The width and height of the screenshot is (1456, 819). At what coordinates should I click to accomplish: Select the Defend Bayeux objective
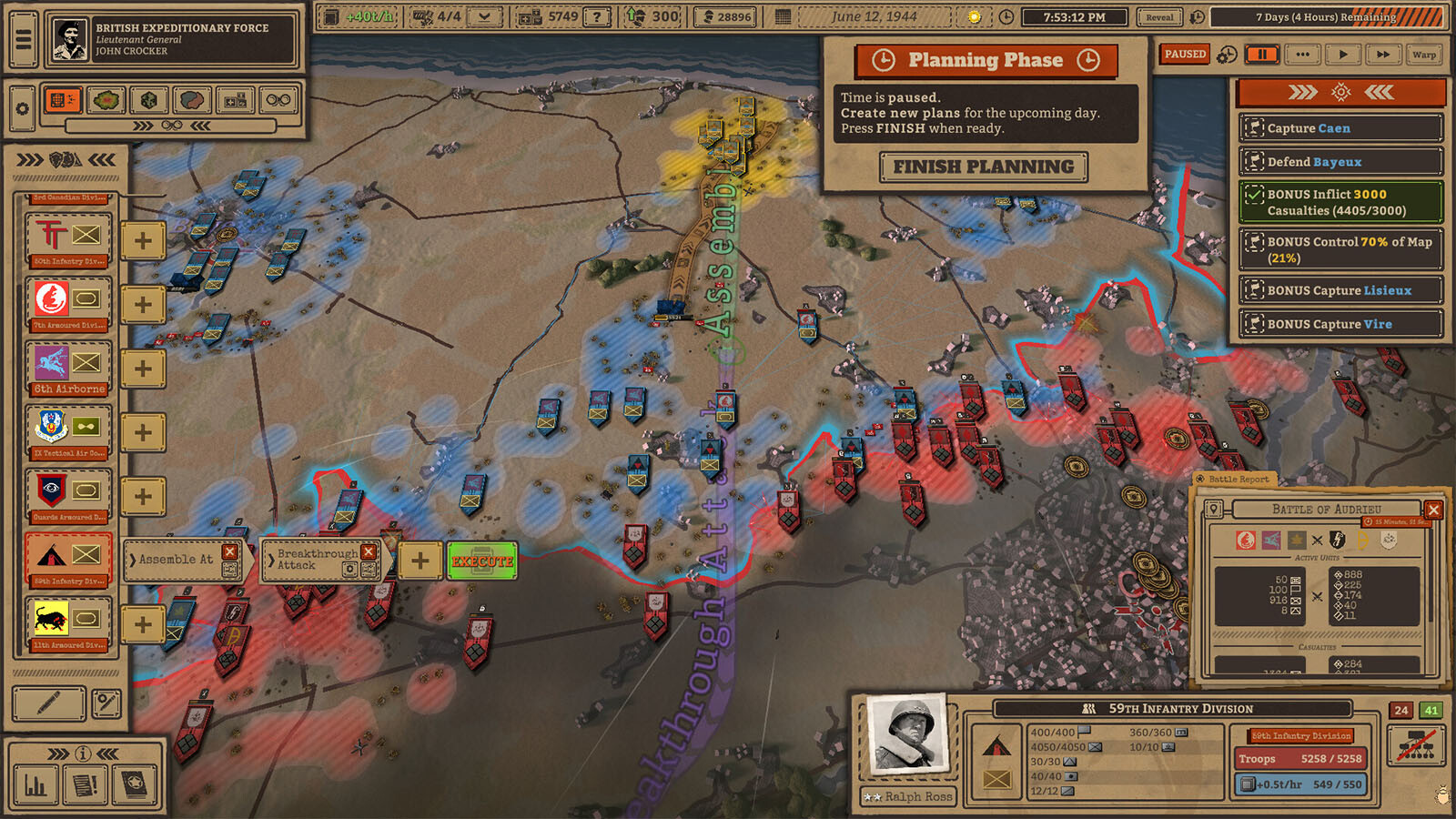pyautogui.click(x=1340, y=162)
